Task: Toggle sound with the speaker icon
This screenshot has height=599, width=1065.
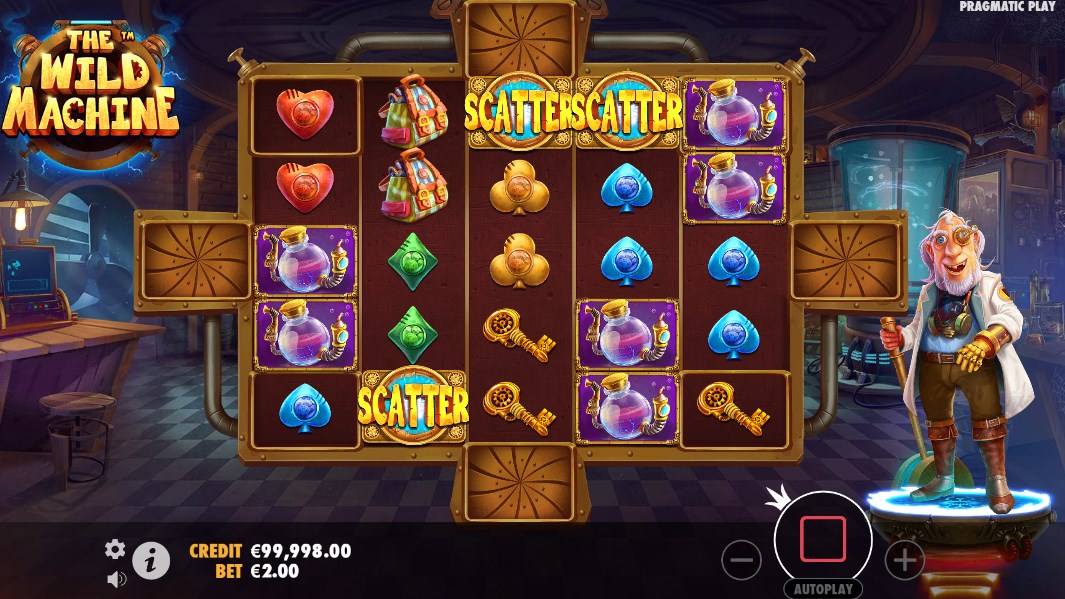Action: [116, 578]
